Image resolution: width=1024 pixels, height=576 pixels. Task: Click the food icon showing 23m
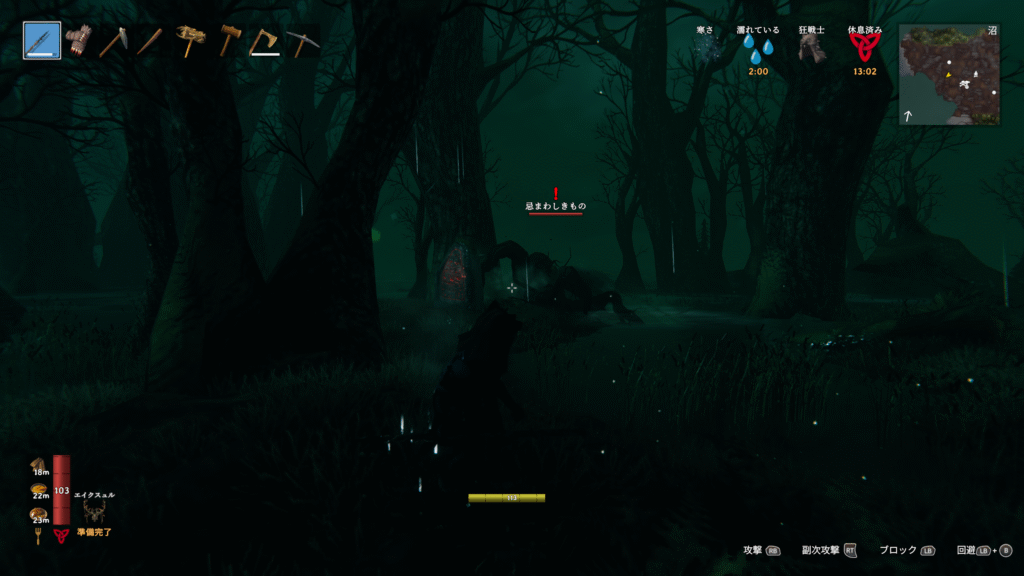(x=38, y=514)
